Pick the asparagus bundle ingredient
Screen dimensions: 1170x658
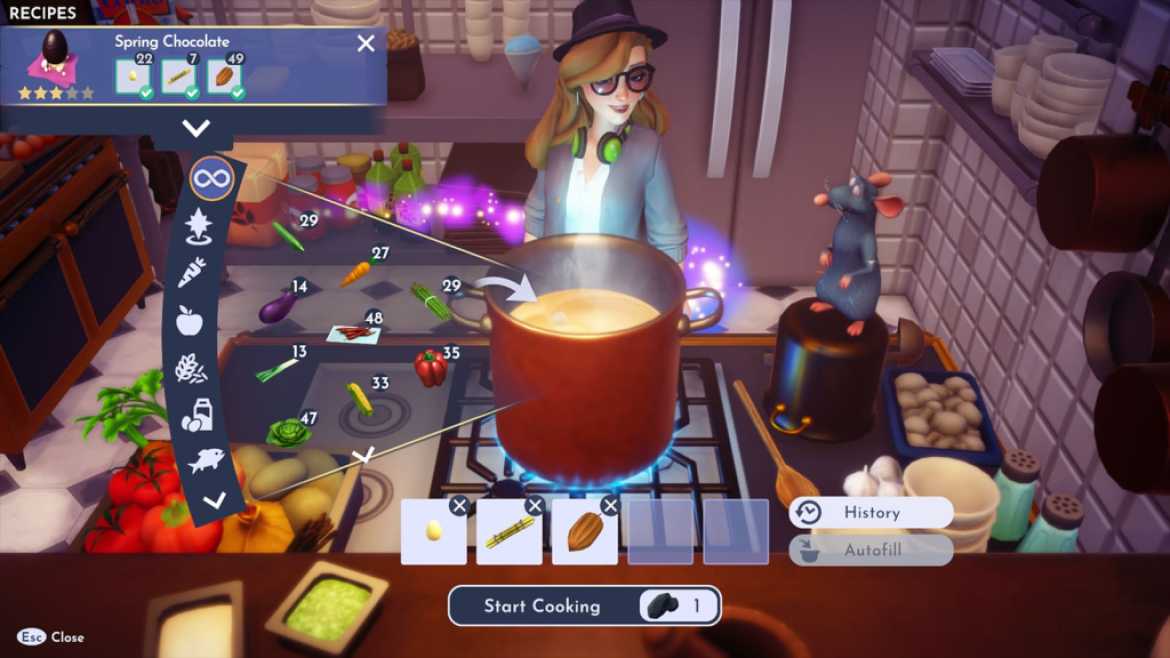[x=430, y=301]
